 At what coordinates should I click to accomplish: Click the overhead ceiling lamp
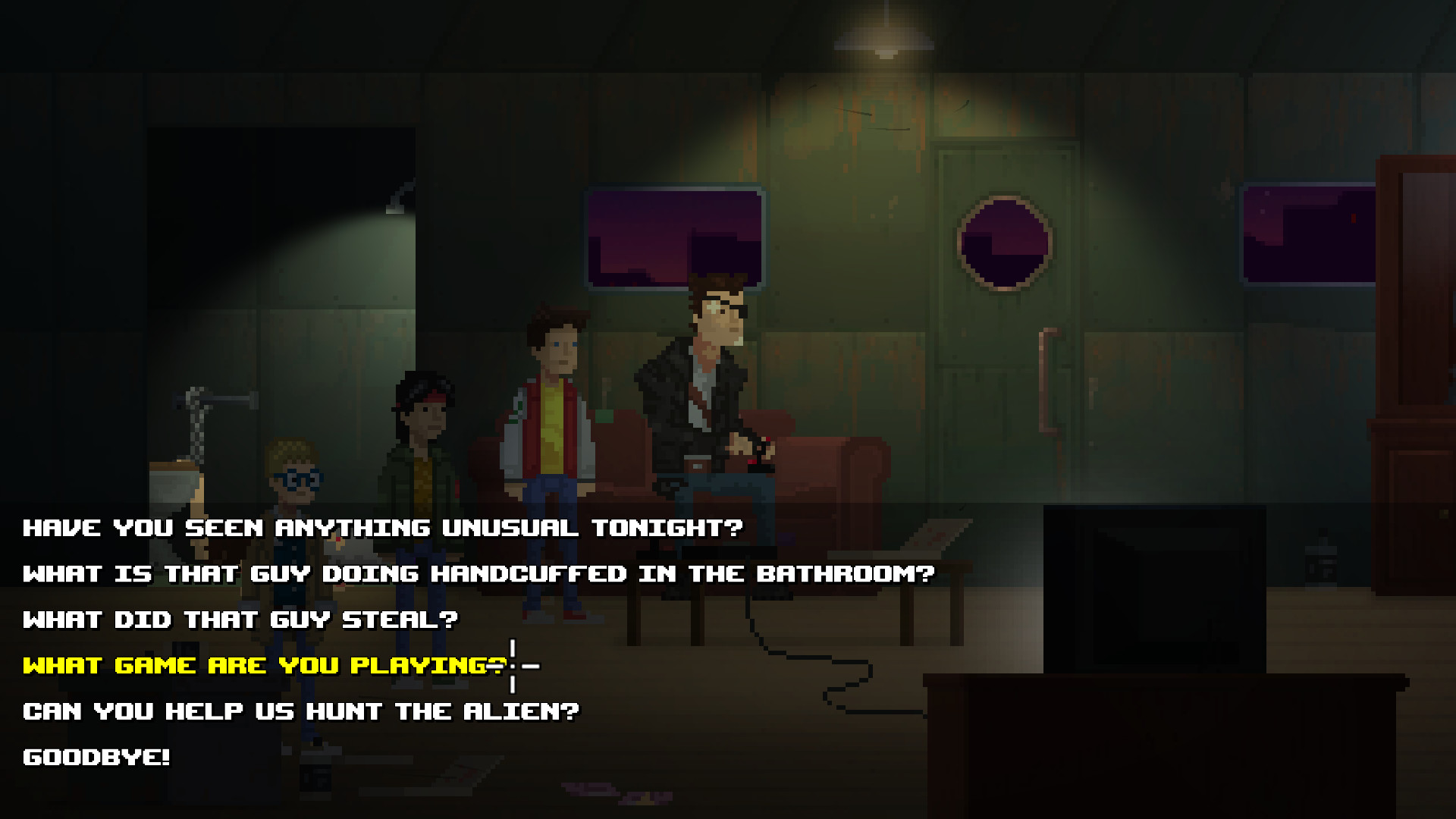tap(883, 42)
